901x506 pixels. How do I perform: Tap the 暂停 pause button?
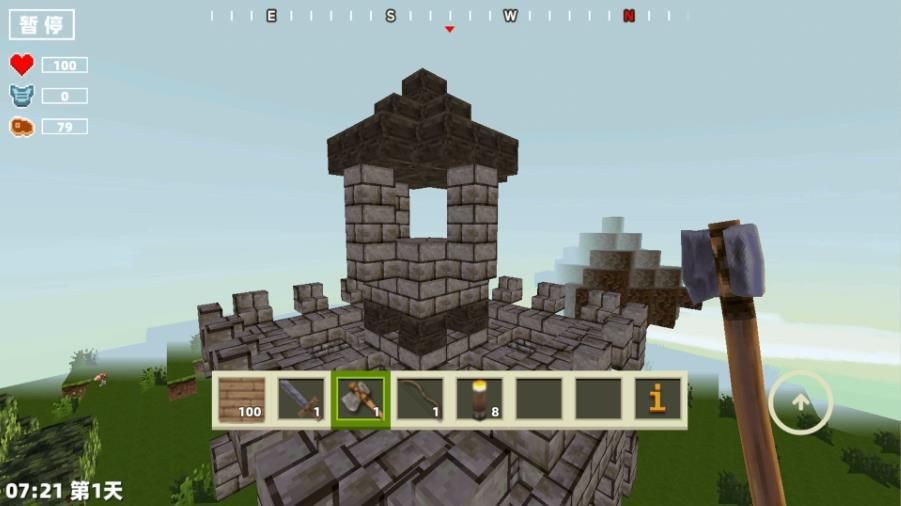click(x=42, y=25)
